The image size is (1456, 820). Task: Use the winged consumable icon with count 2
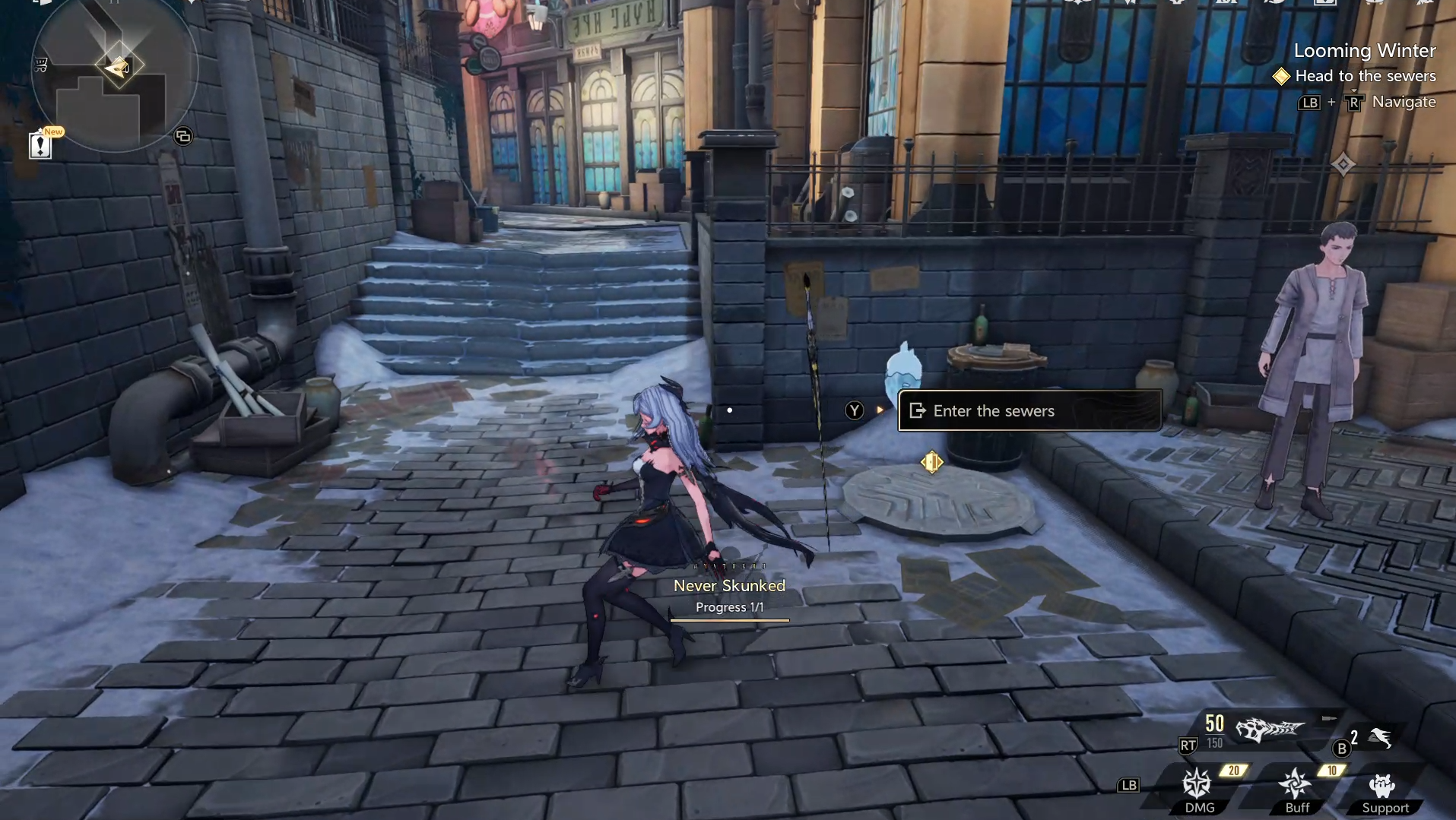click(1380, 737)
